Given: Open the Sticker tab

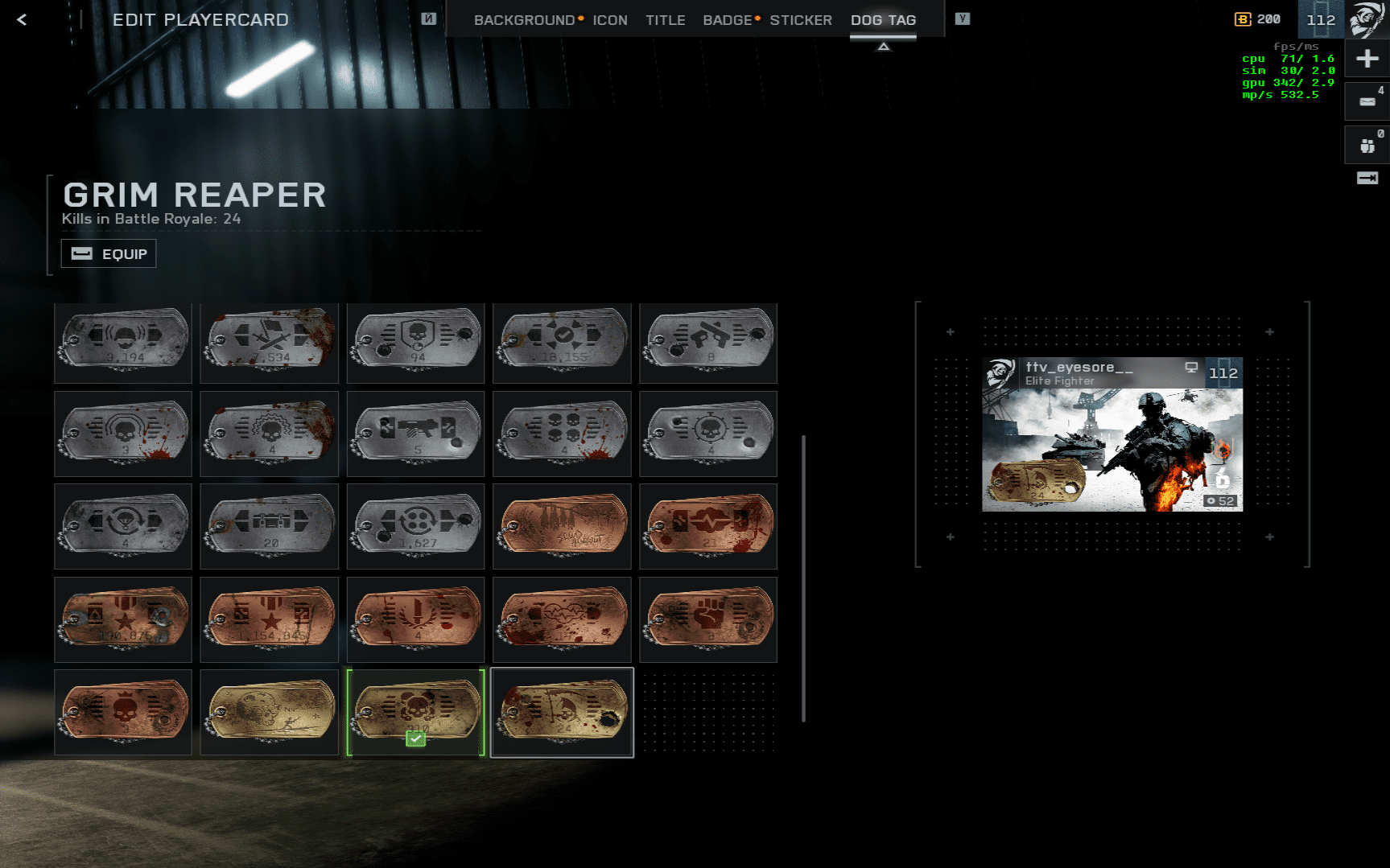Looking at the screenshot, I should point(800,20).
